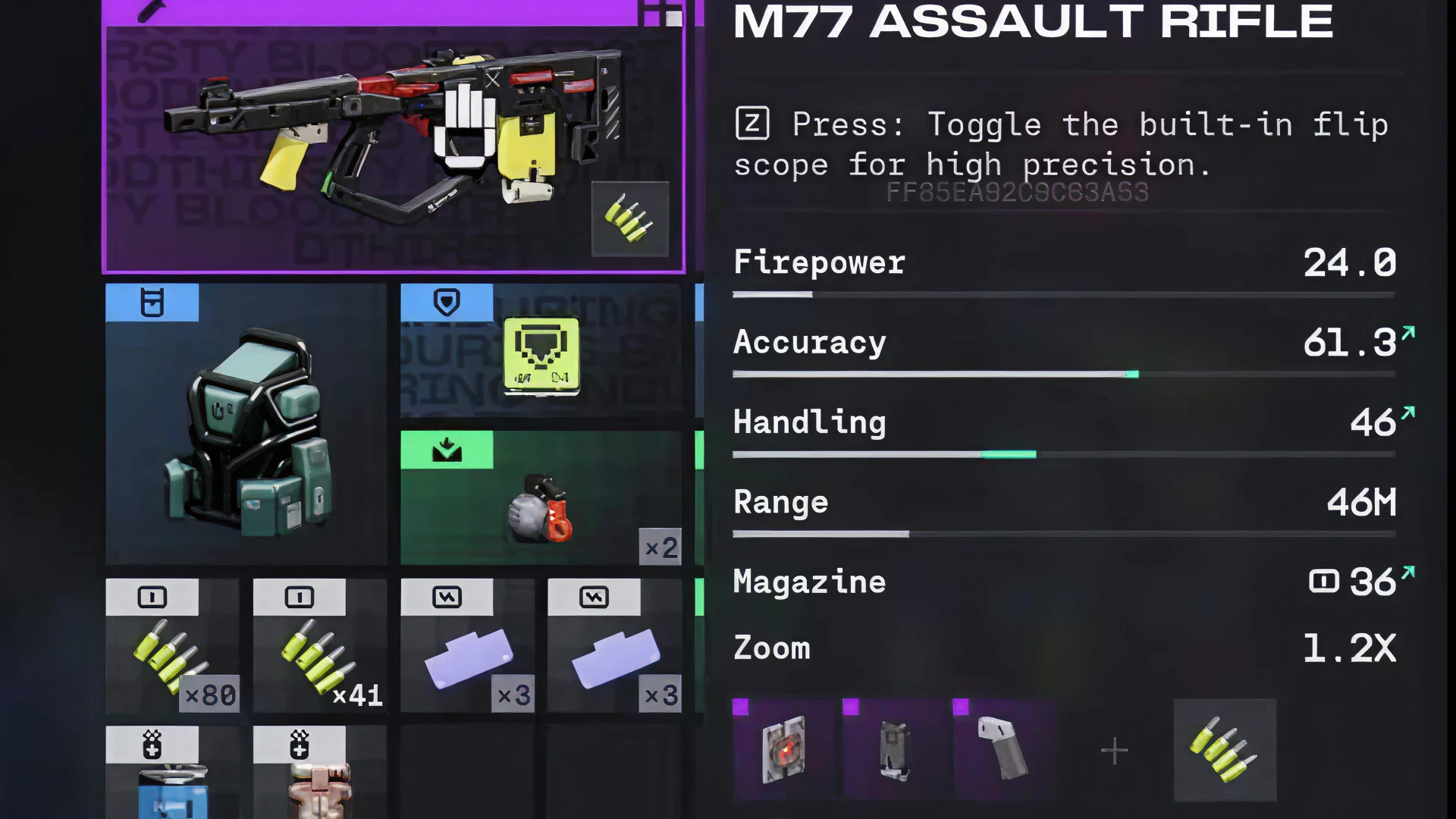
Task: Inspect the white grip weapon mod
Action: click(x=1003, y=749)
